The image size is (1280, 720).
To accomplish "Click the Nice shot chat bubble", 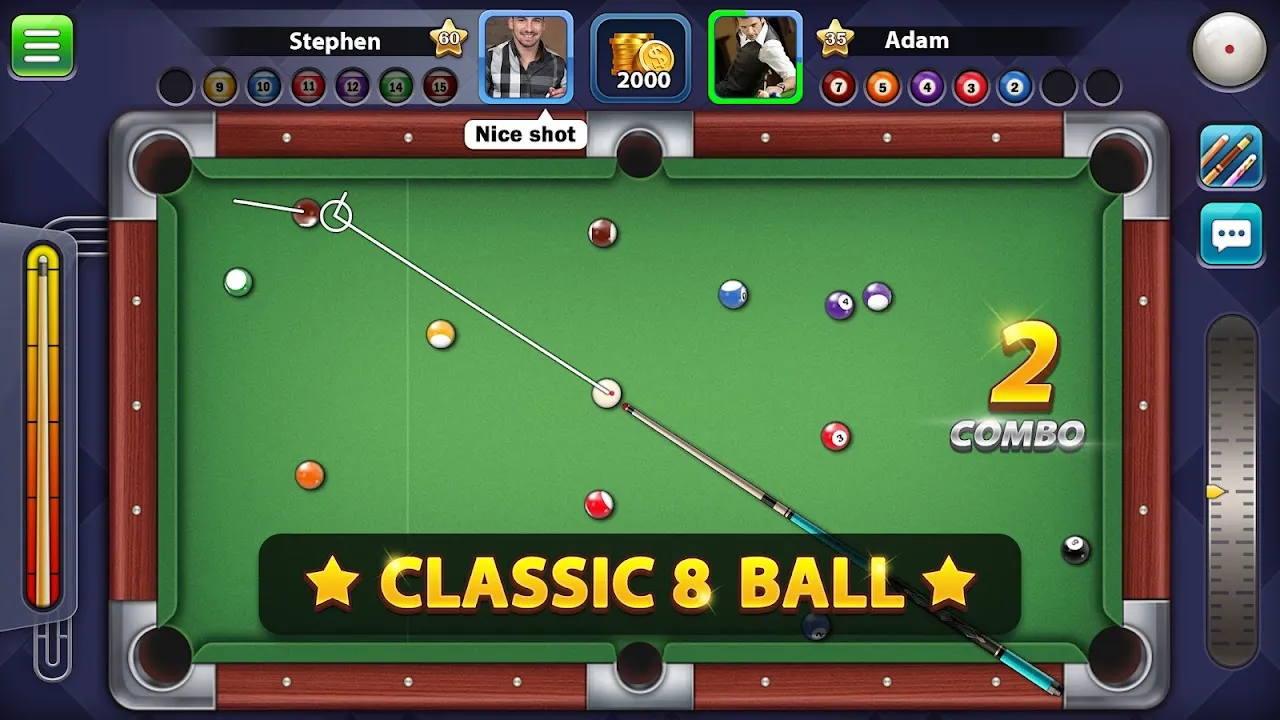I will click(525, 133).
